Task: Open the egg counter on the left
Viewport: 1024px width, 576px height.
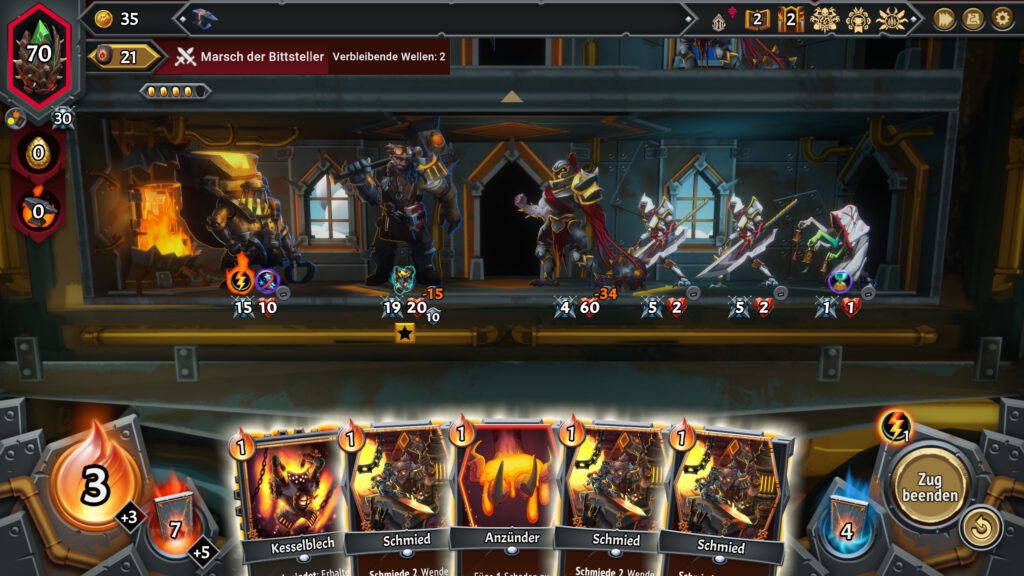Action: tap(39, 155)
